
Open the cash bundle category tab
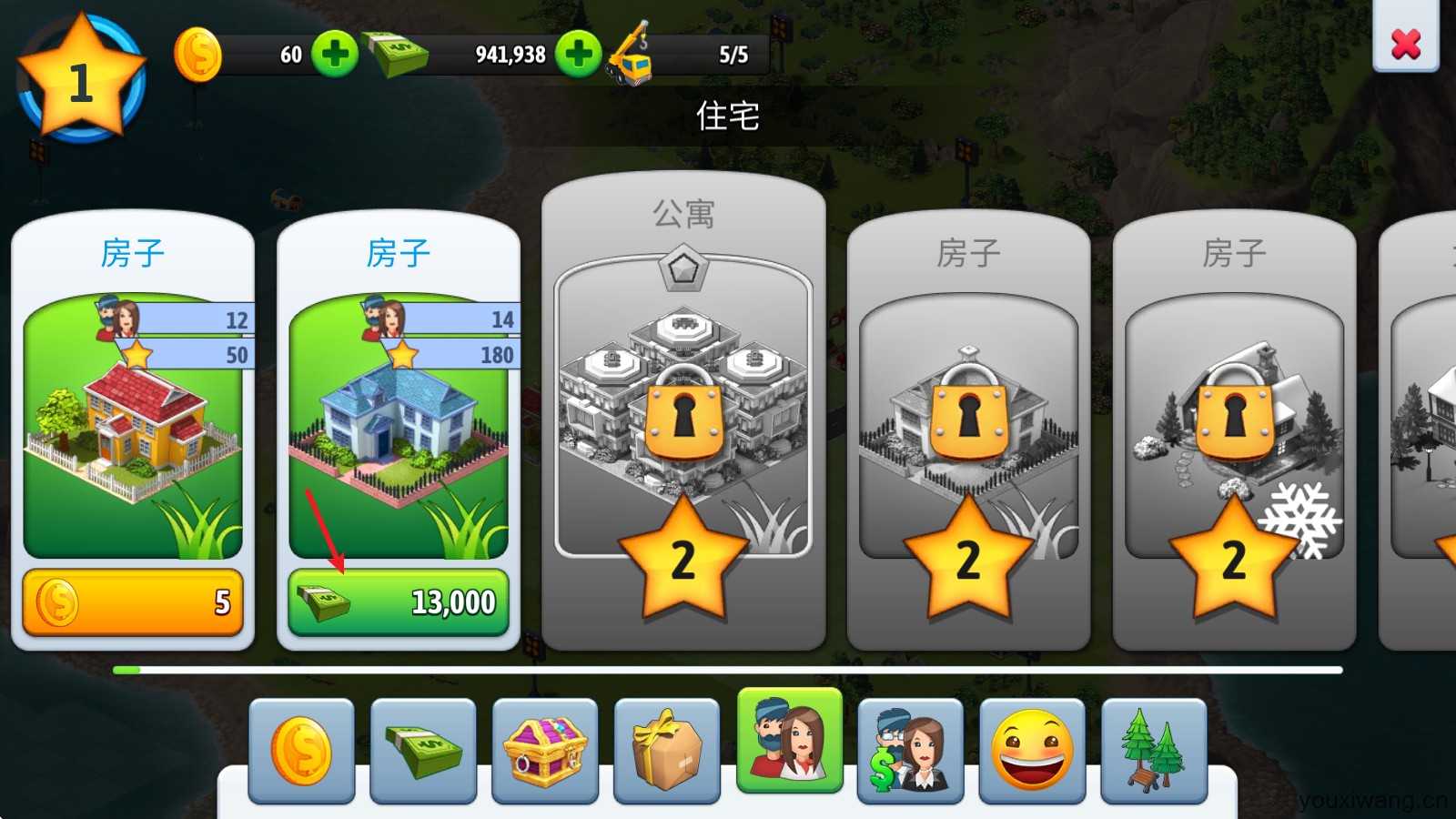pyautogui.click(x=423, y=751)
